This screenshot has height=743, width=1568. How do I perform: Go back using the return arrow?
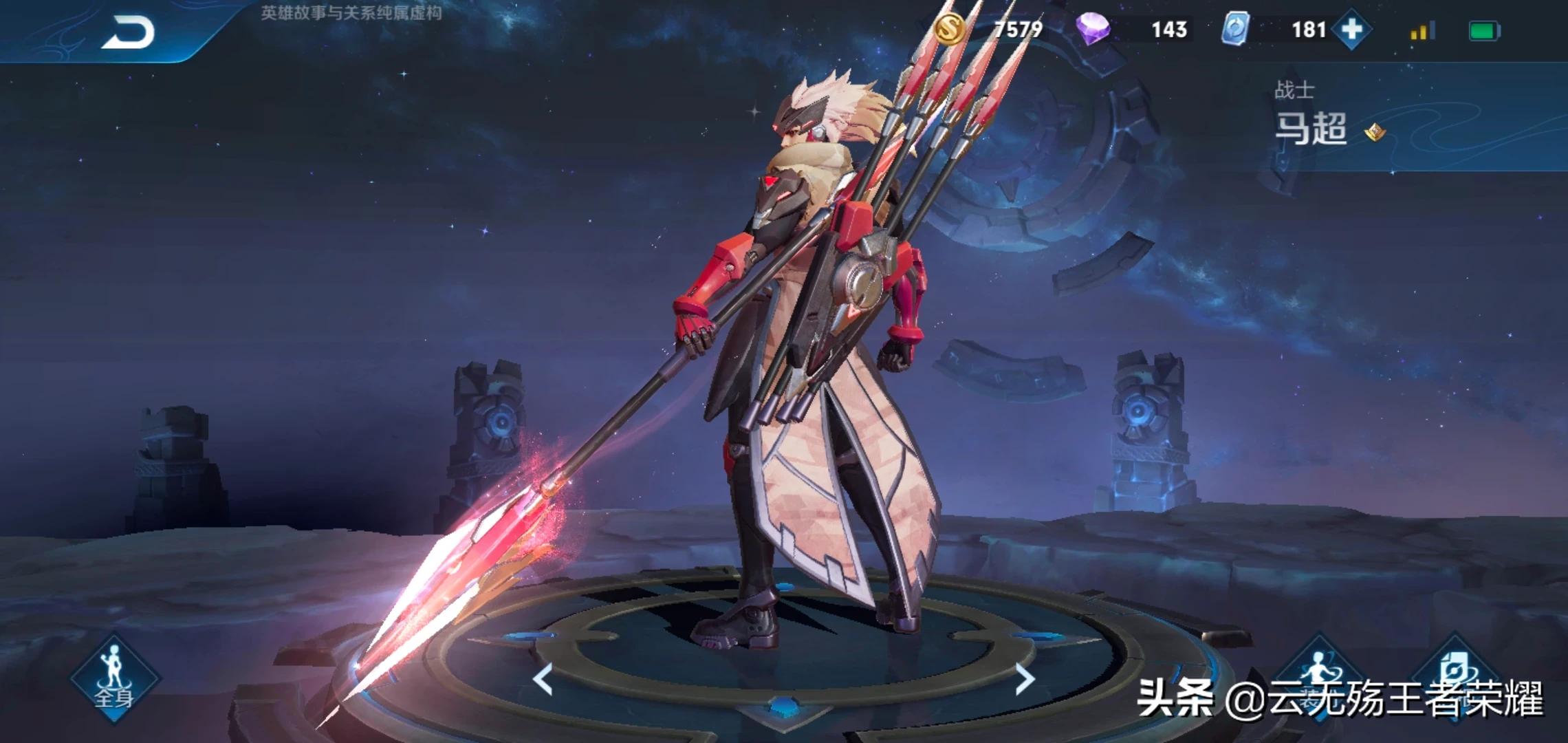(129, 32)
